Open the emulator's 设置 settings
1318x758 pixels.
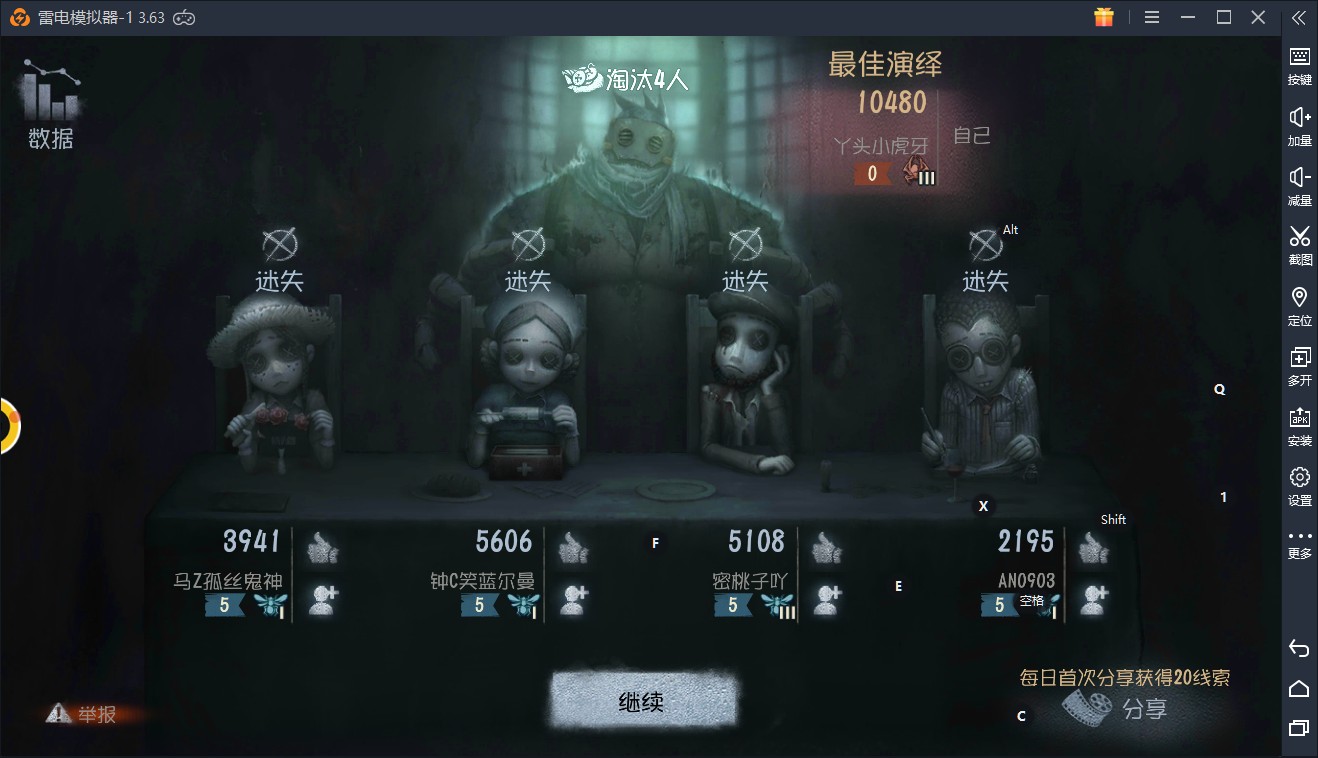(x=1299, y=486)
